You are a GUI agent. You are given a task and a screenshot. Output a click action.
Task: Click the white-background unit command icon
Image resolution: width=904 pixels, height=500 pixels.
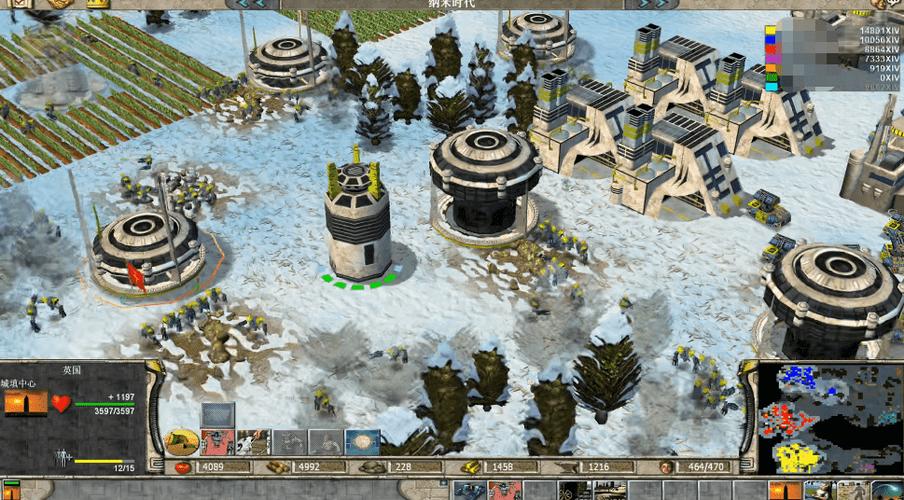tap(253, 441)
